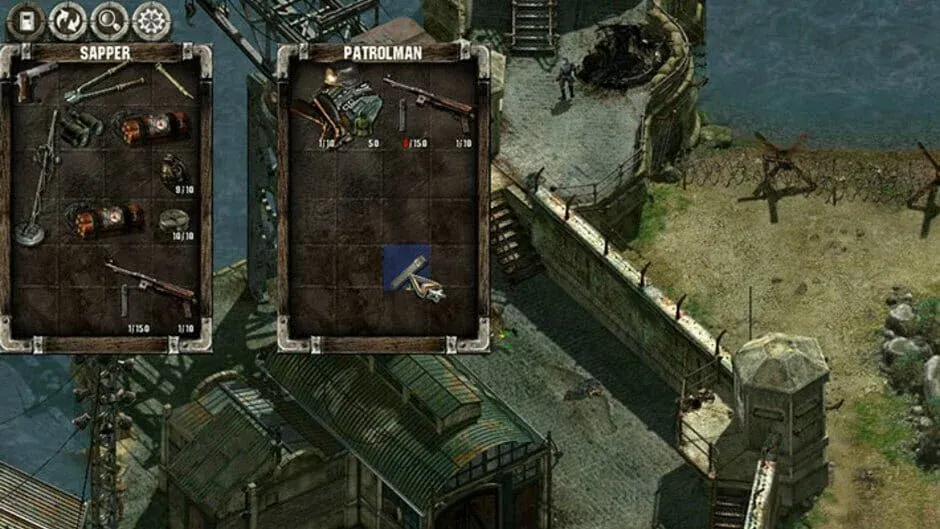Take the submachine gun from Patrolman's inventory
Viewport: 940px width, 529px height.
point(428,99)
